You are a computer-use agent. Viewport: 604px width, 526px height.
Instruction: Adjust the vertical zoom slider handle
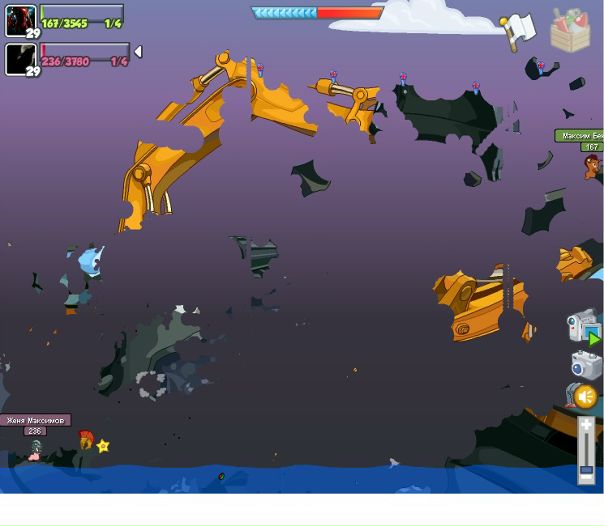[x=586, y=469]
